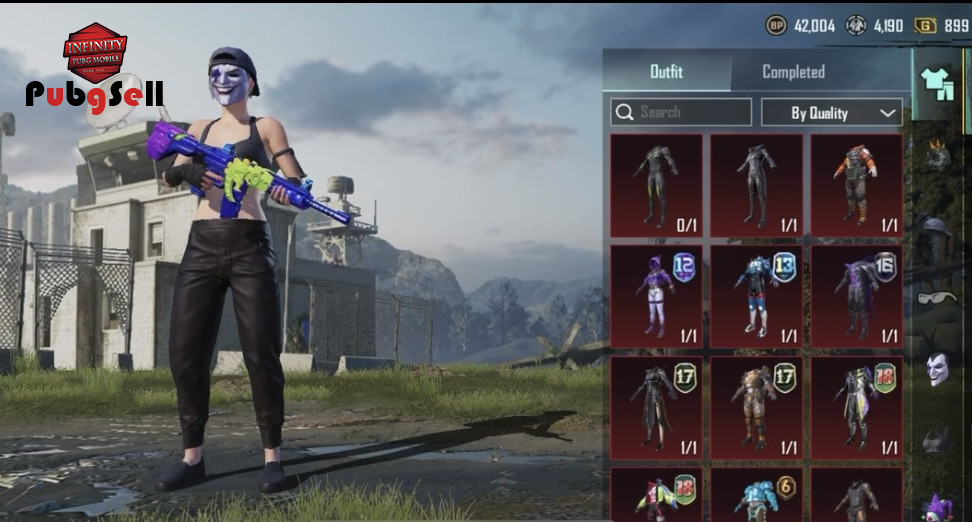Select the blue outfit with badge 6
The width and height of the screenshot is (972, 522).
coord(756,495)
